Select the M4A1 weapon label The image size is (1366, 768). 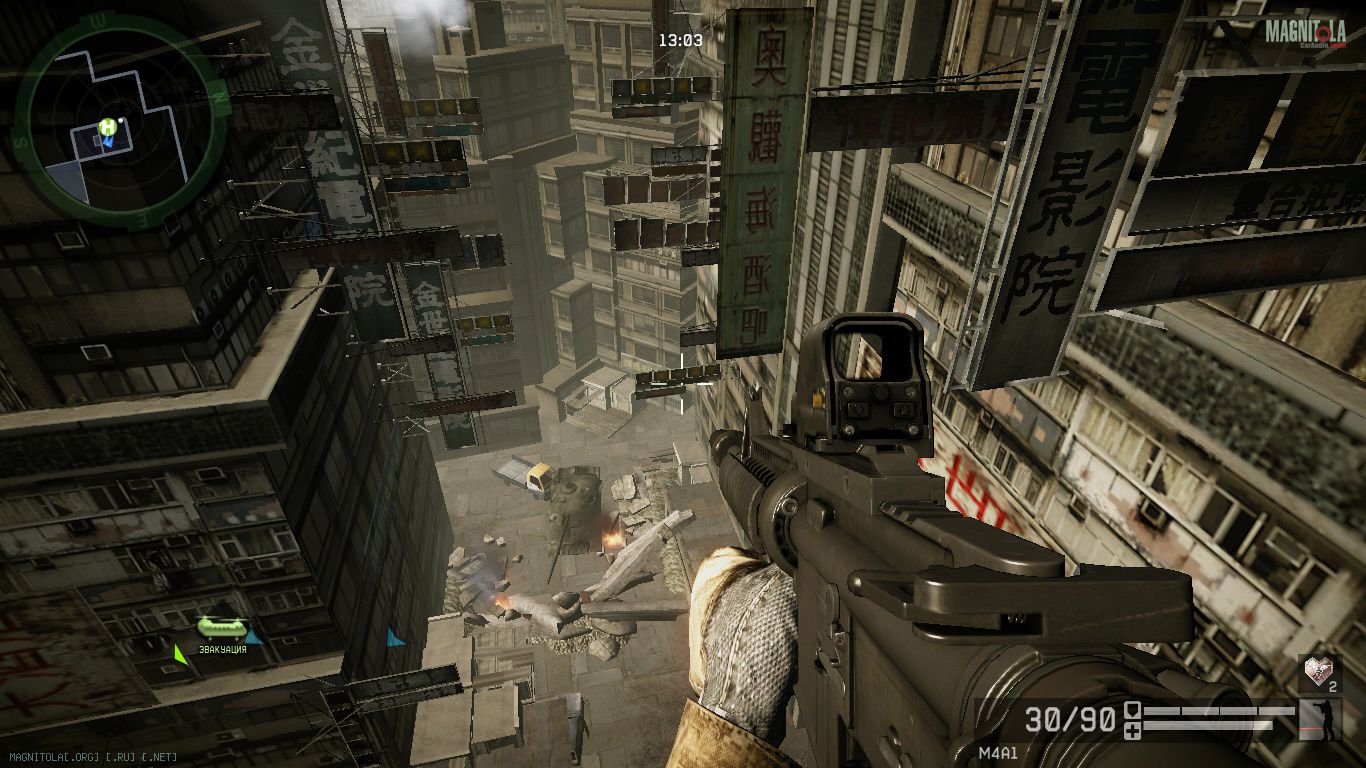click(997, 753)
